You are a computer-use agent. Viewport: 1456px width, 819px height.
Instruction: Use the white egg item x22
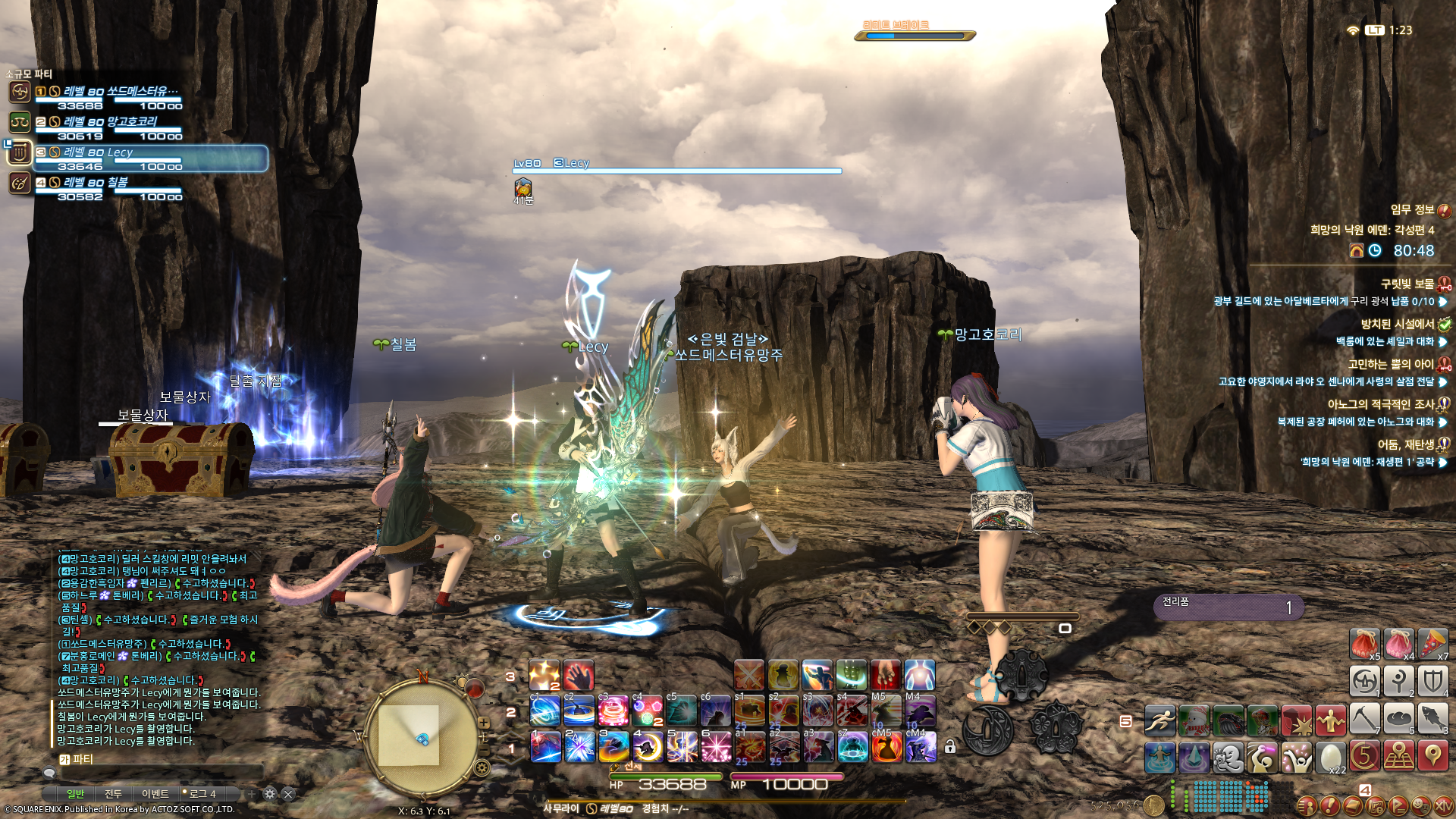tap(1330, 757)
